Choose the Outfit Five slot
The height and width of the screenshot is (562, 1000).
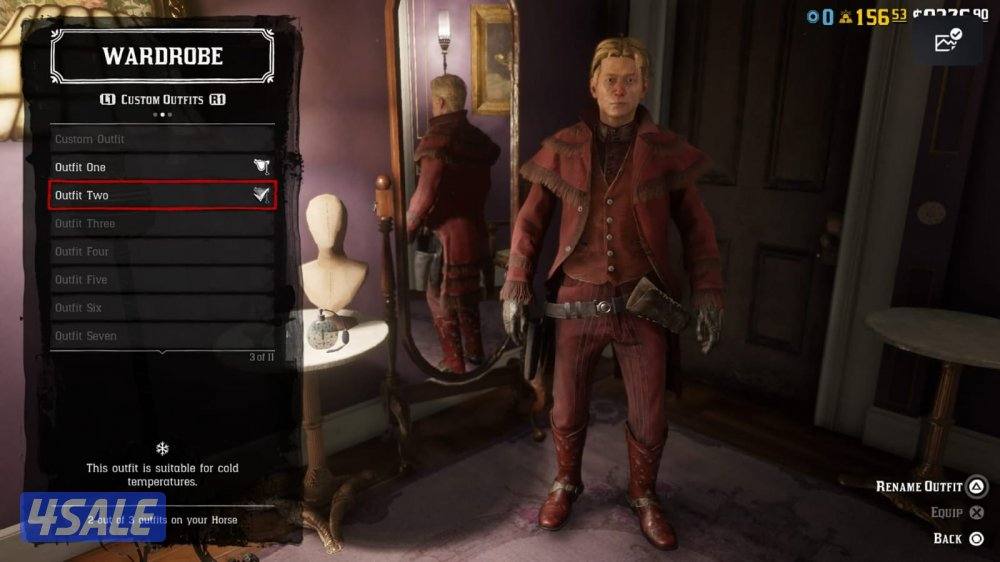click(161, 279)
